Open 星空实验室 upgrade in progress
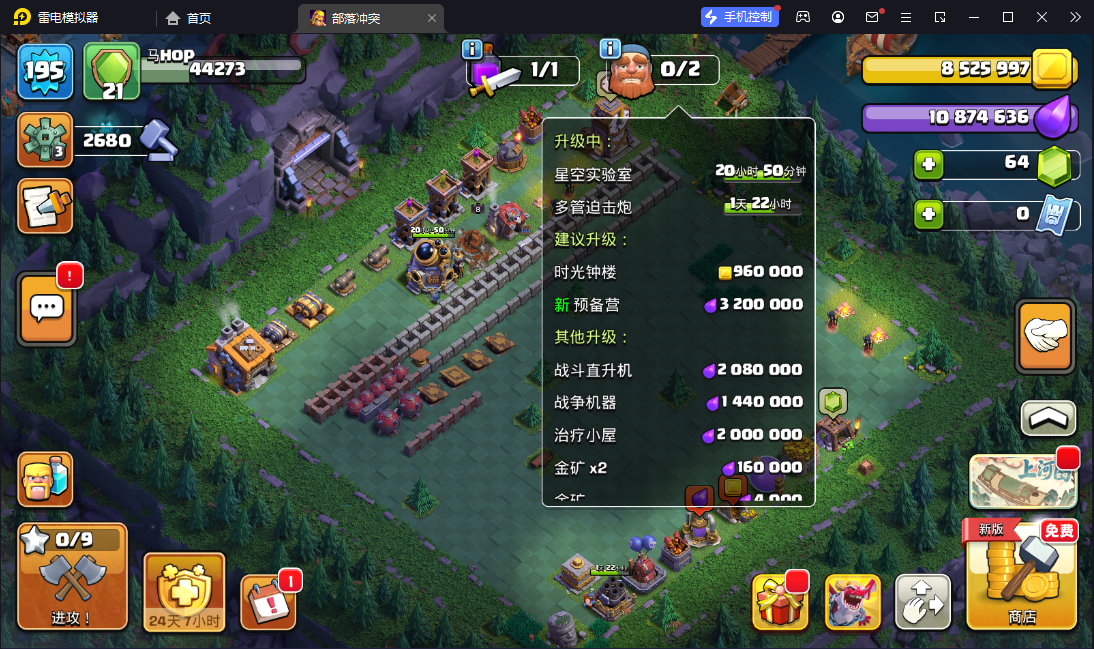This screenshot has height=649, width=1094. pos(678,173)
